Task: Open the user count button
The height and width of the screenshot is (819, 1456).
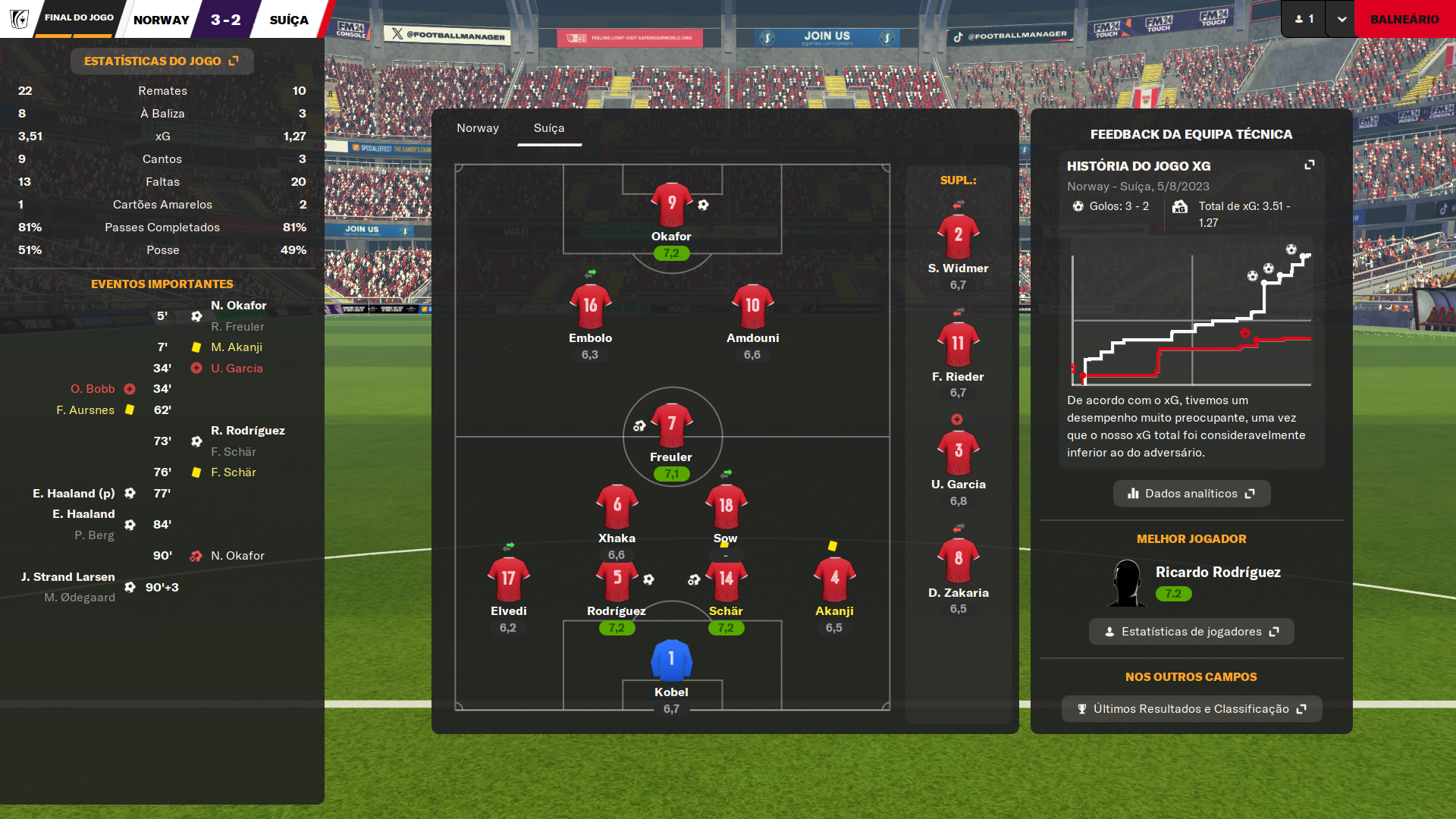Action: 1304,19
